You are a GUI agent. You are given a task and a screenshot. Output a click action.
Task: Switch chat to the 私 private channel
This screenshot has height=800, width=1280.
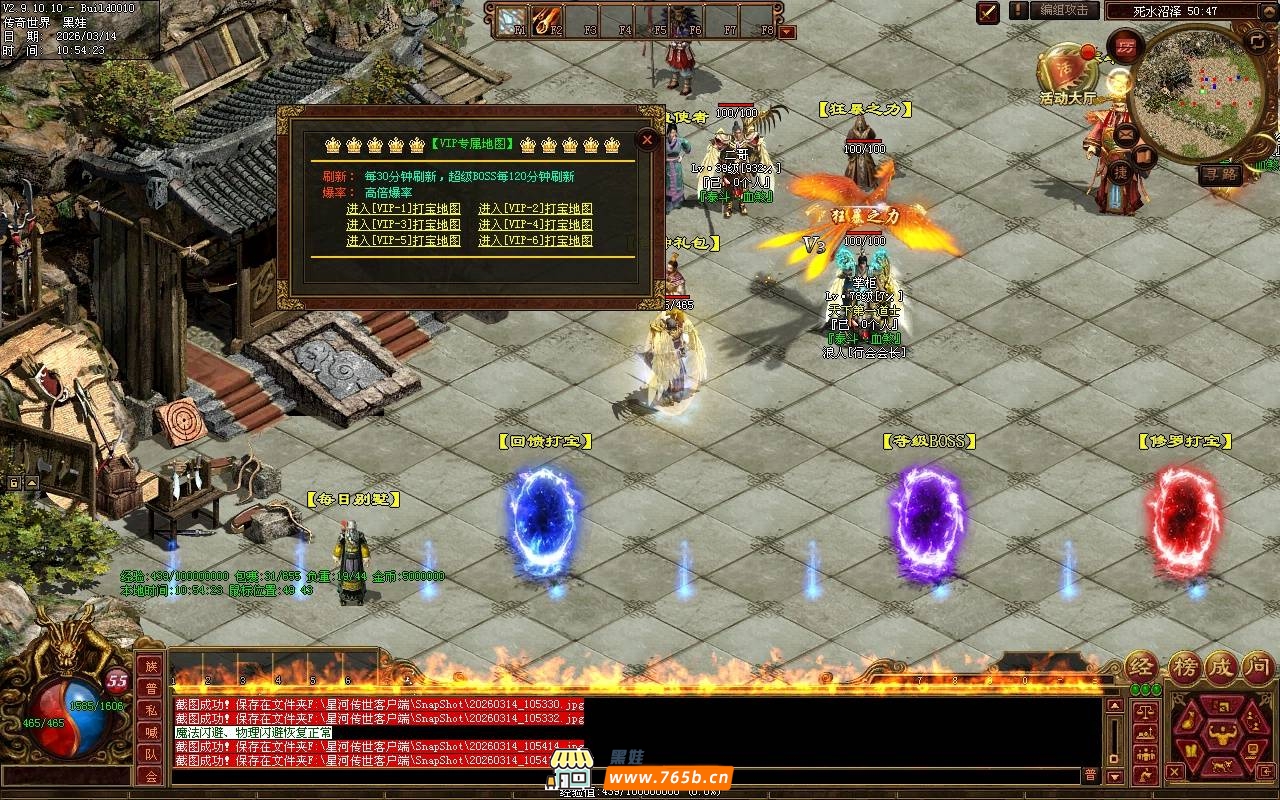pyautogui.click(x=150, y=711)
